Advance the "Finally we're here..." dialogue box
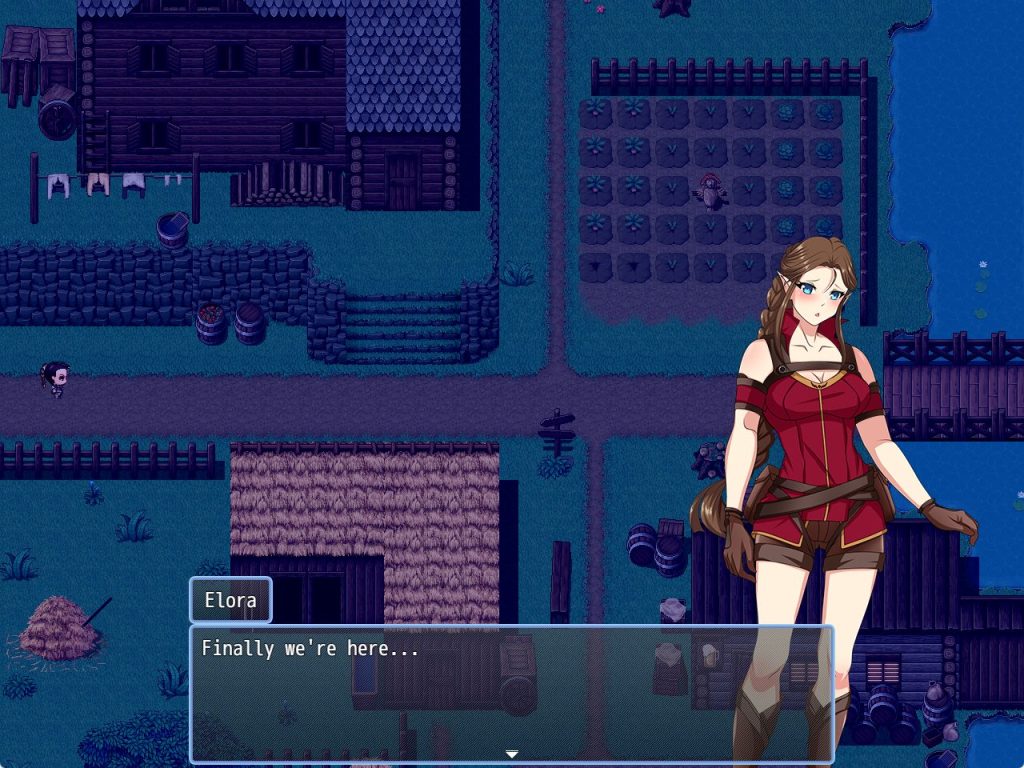The width and height of the screenshot is (1024, 768). click(510, 692)
